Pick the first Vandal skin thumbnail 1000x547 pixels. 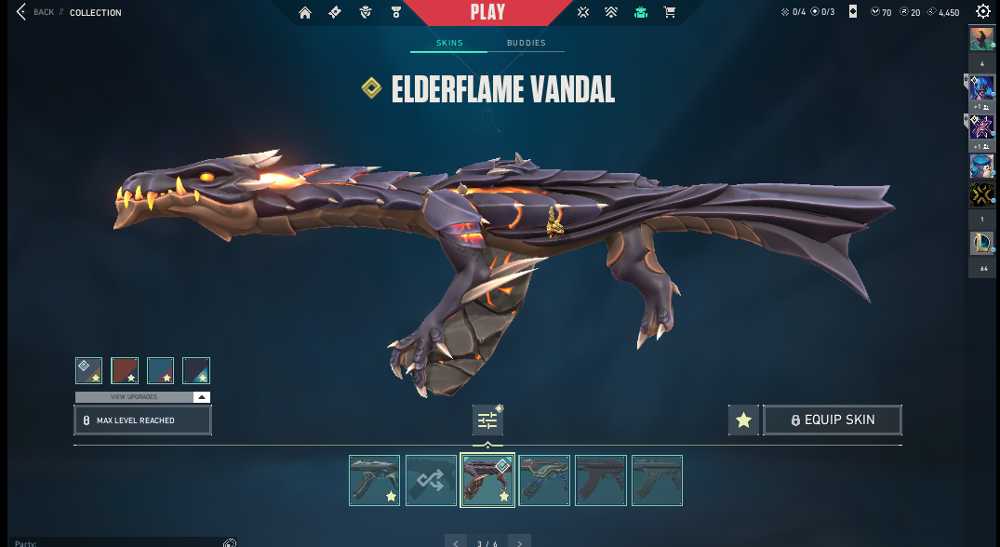pyautogui.click(x=374, y=481)
